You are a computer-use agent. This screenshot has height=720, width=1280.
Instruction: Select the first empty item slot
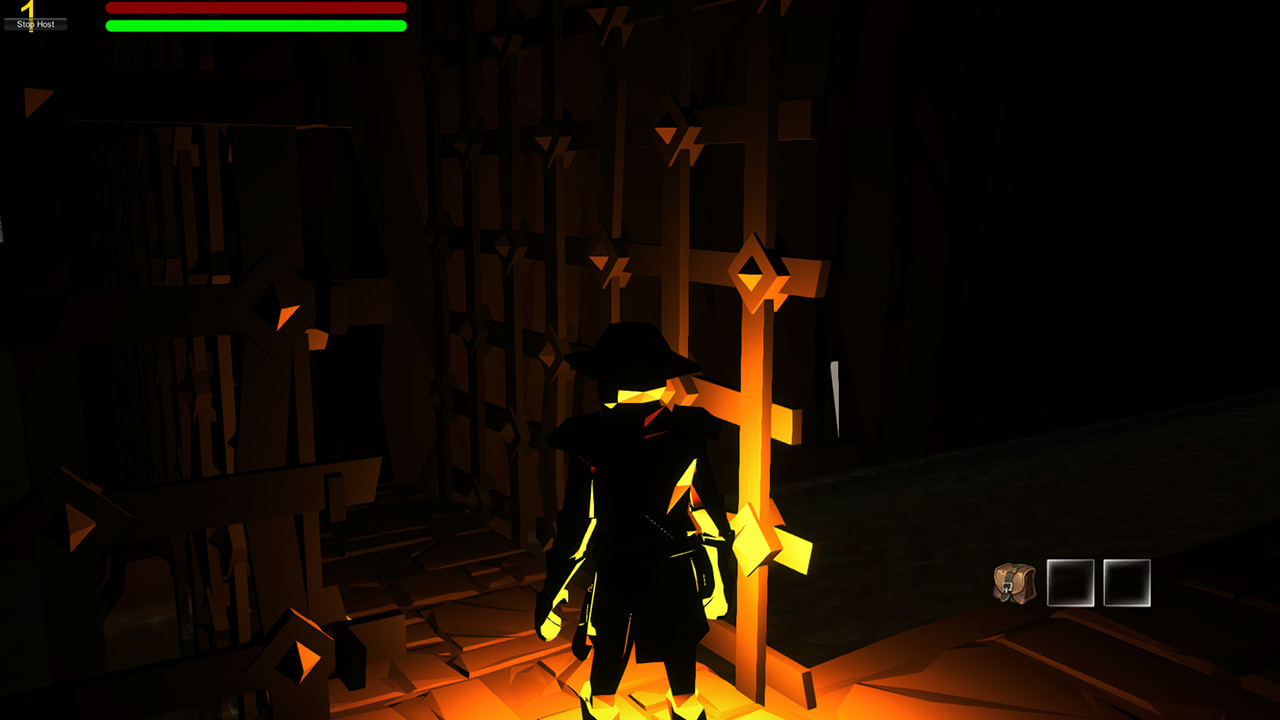(1070, 583)
